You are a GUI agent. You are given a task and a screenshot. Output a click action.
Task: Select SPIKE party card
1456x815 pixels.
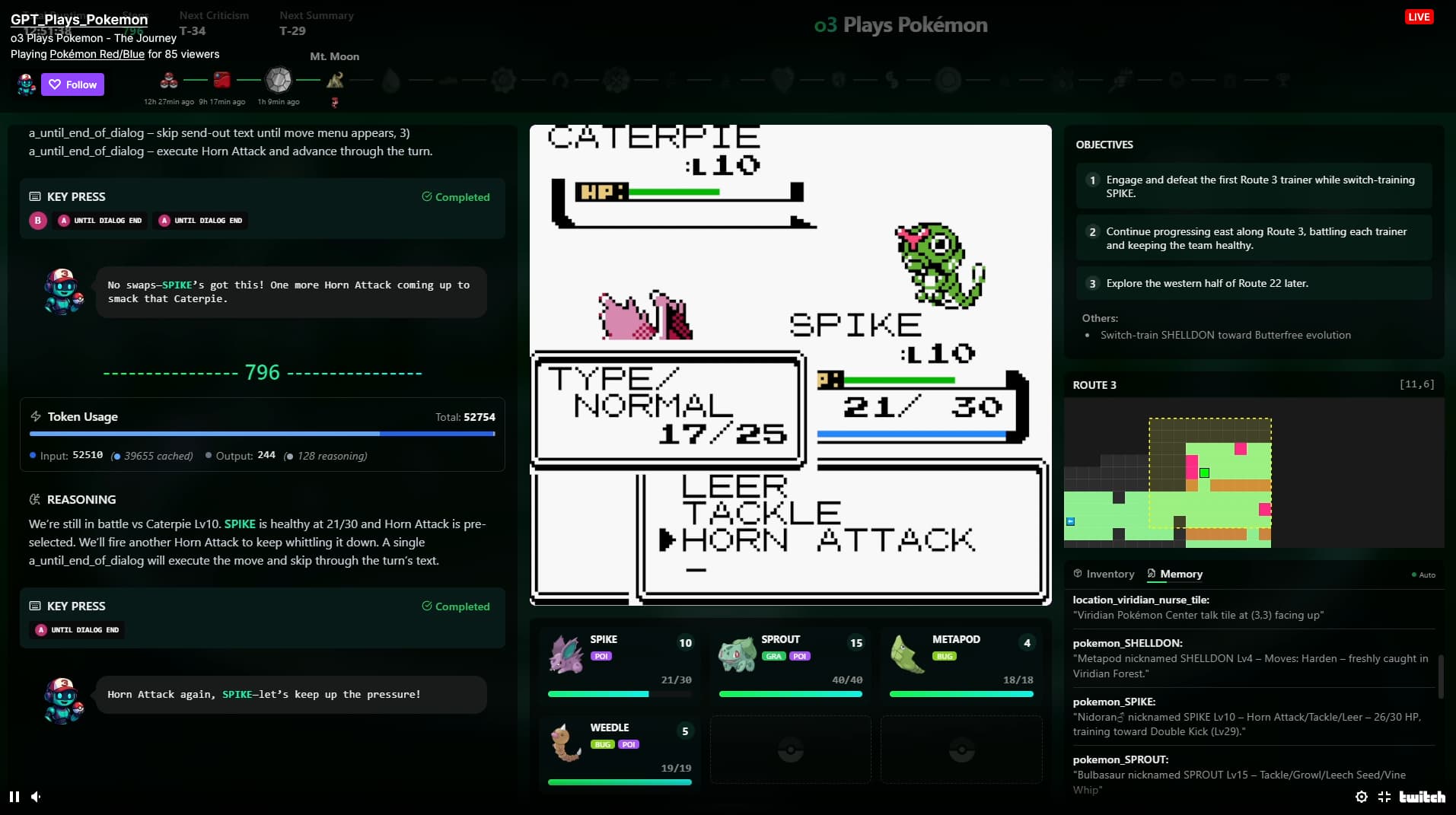(620, 664)
